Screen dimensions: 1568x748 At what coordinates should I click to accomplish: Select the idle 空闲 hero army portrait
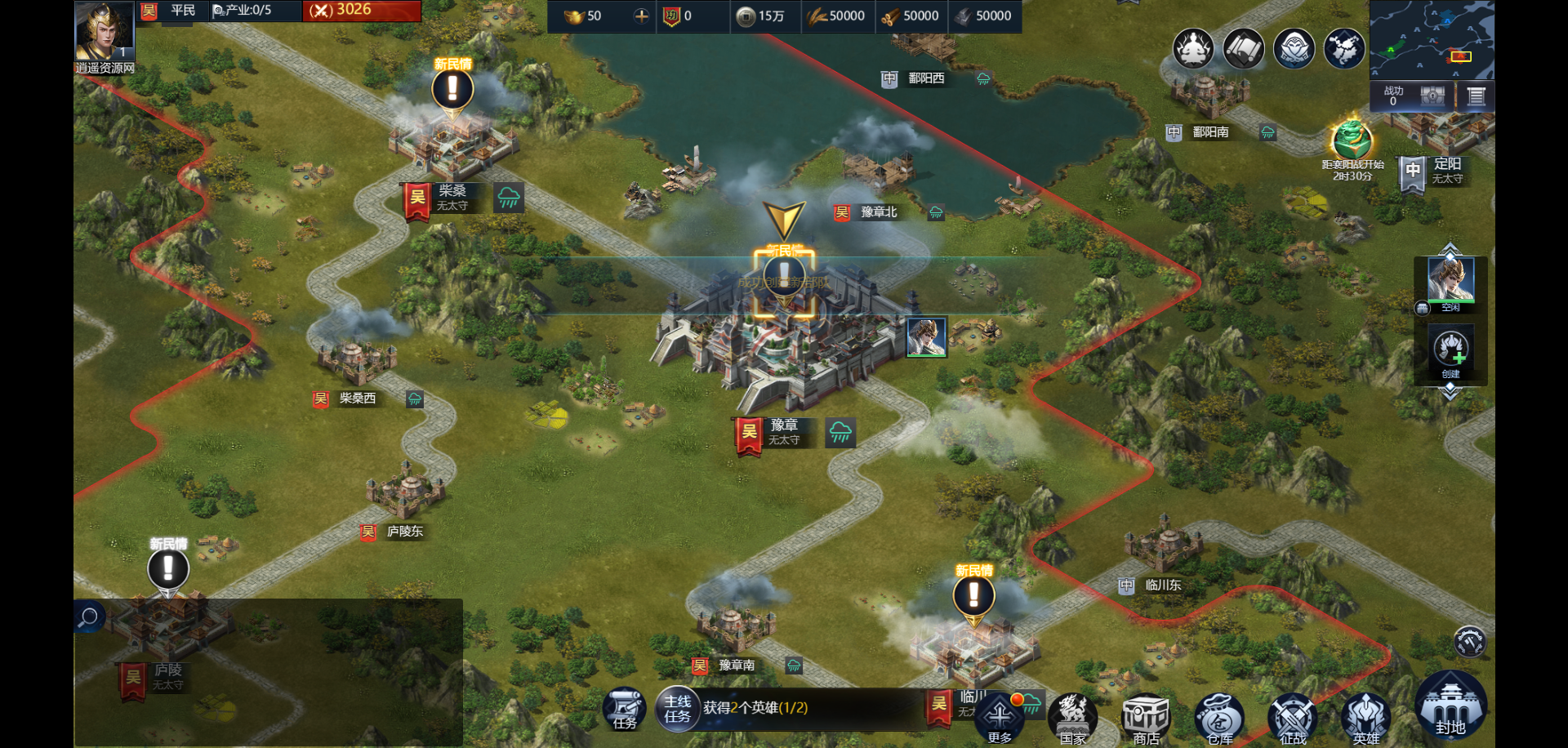pyautogui.click(x=1450, y=282)
